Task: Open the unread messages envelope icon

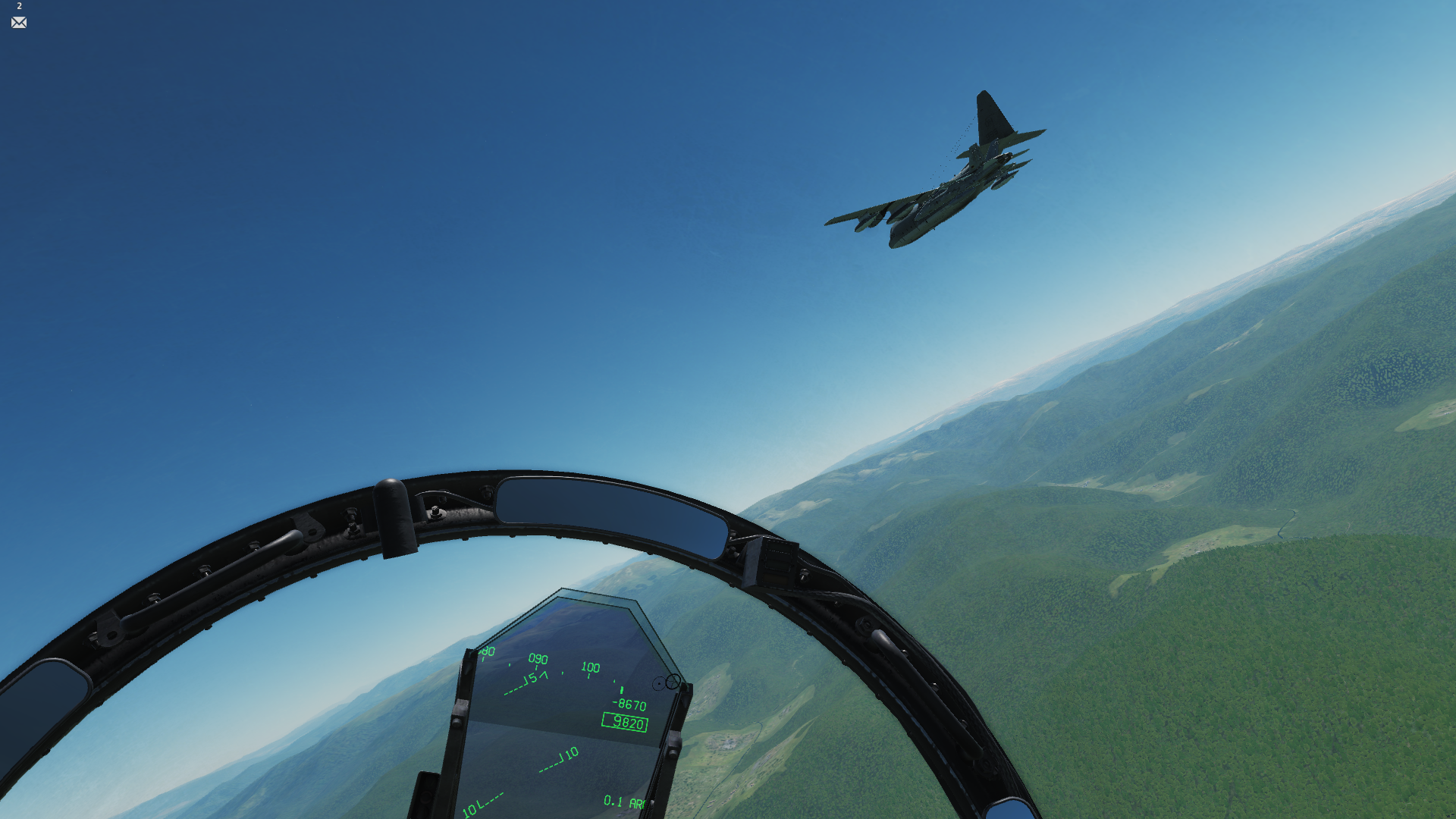Action: point(19,23)
